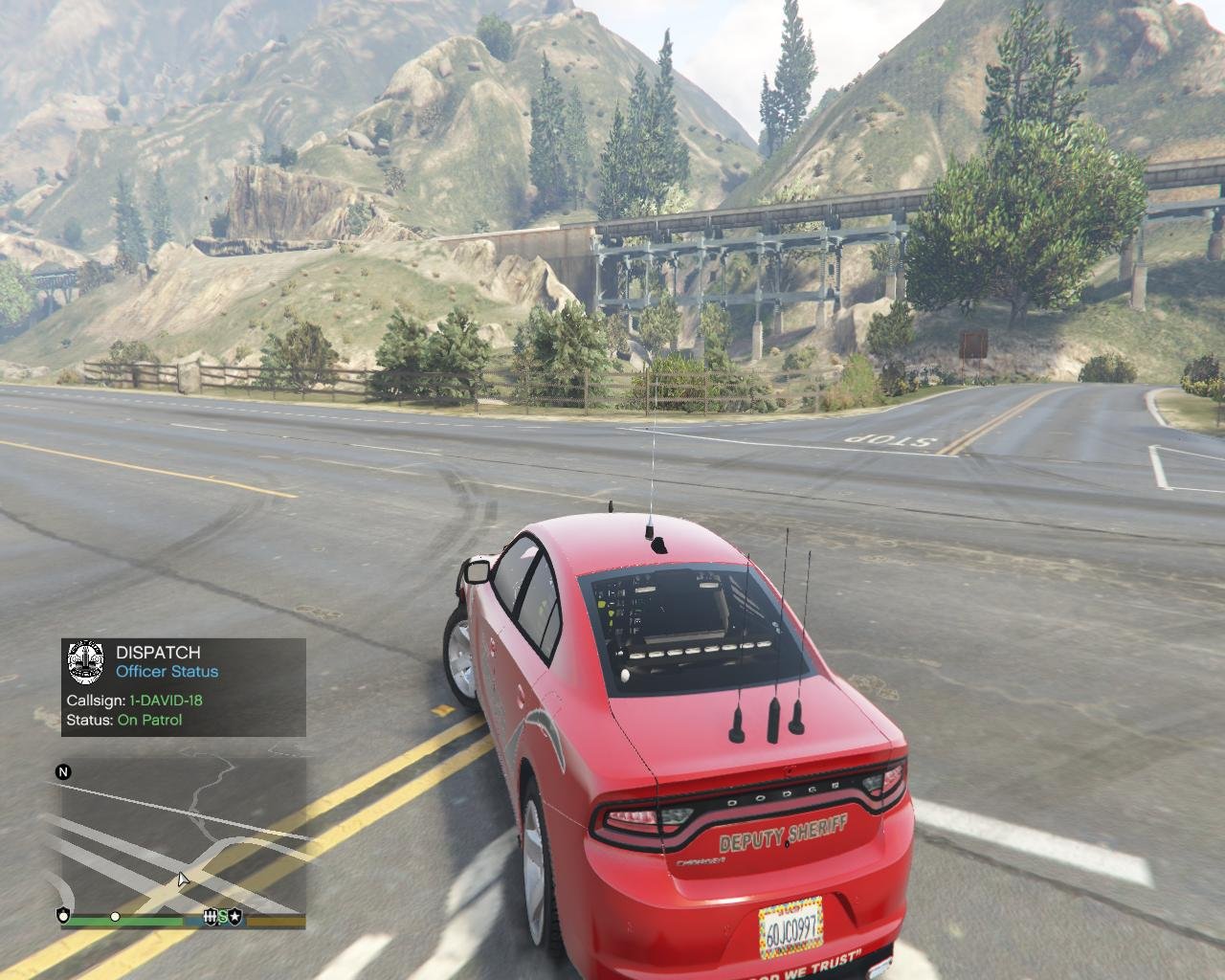Select the jail bars shield blip

pyautogui.click(x=211, y=917)
